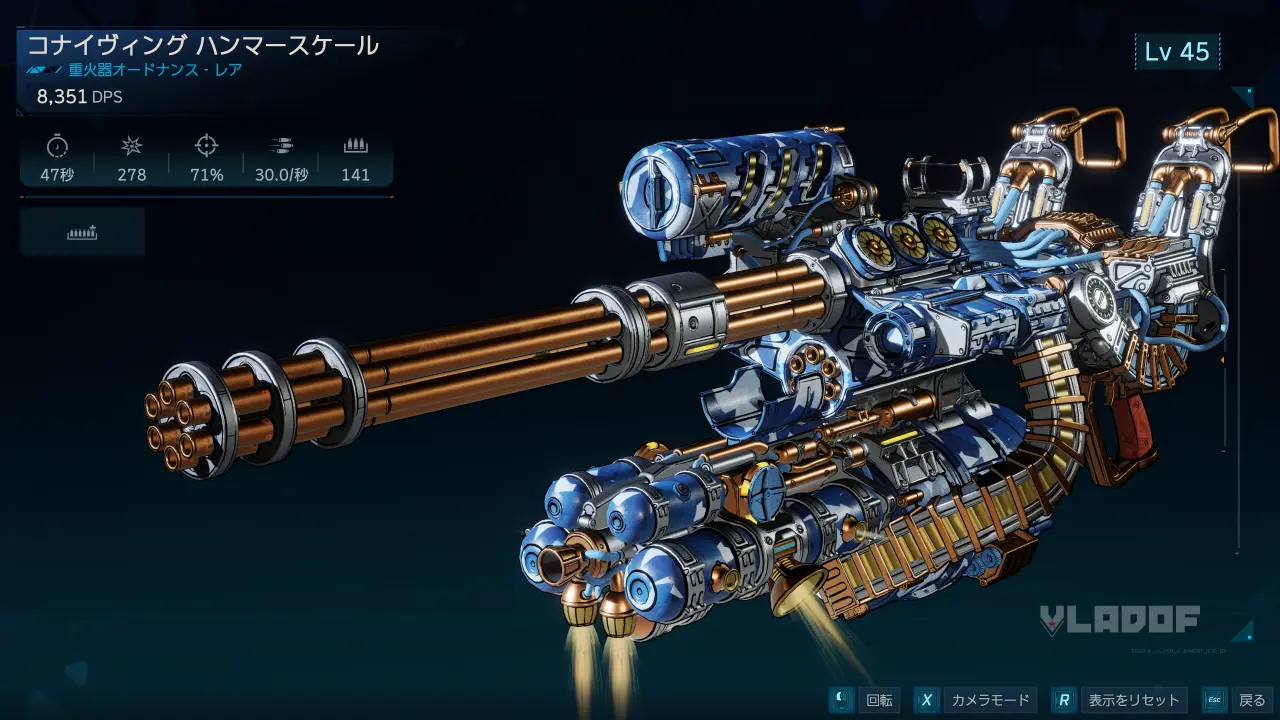Image resolution: width=1280 pixels, height=720 pixels.
Task: Open カメラモード camera mode
Action: tap(975, 700)
